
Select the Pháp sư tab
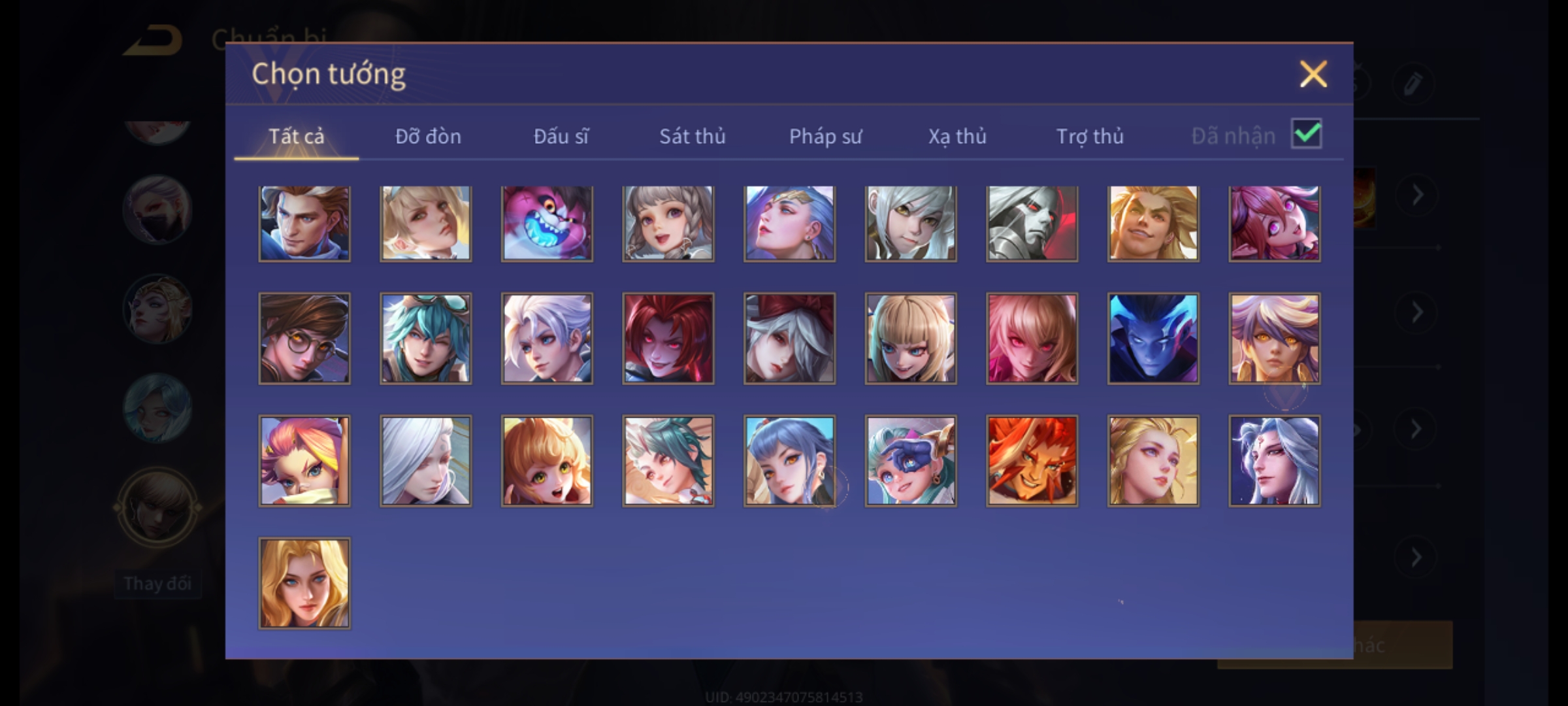coord(825,136)
